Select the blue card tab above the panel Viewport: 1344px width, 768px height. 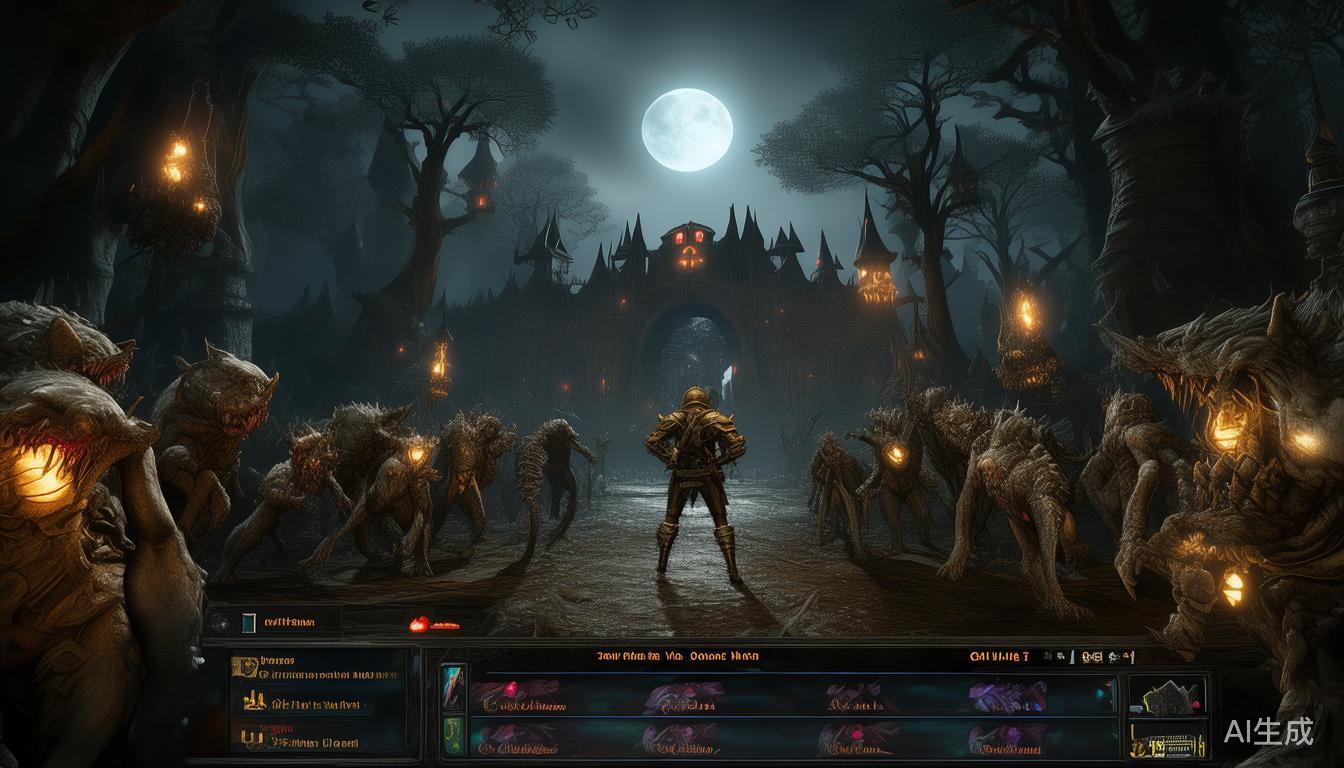point(249,622)
